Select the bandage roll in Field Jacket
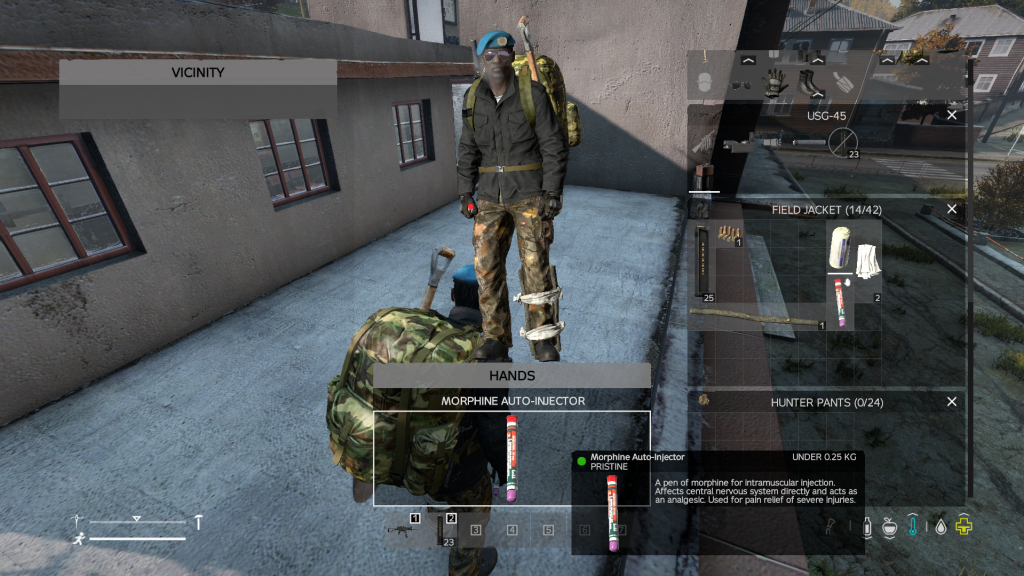This screenshot has width=1024, height=576. point(838,247)
